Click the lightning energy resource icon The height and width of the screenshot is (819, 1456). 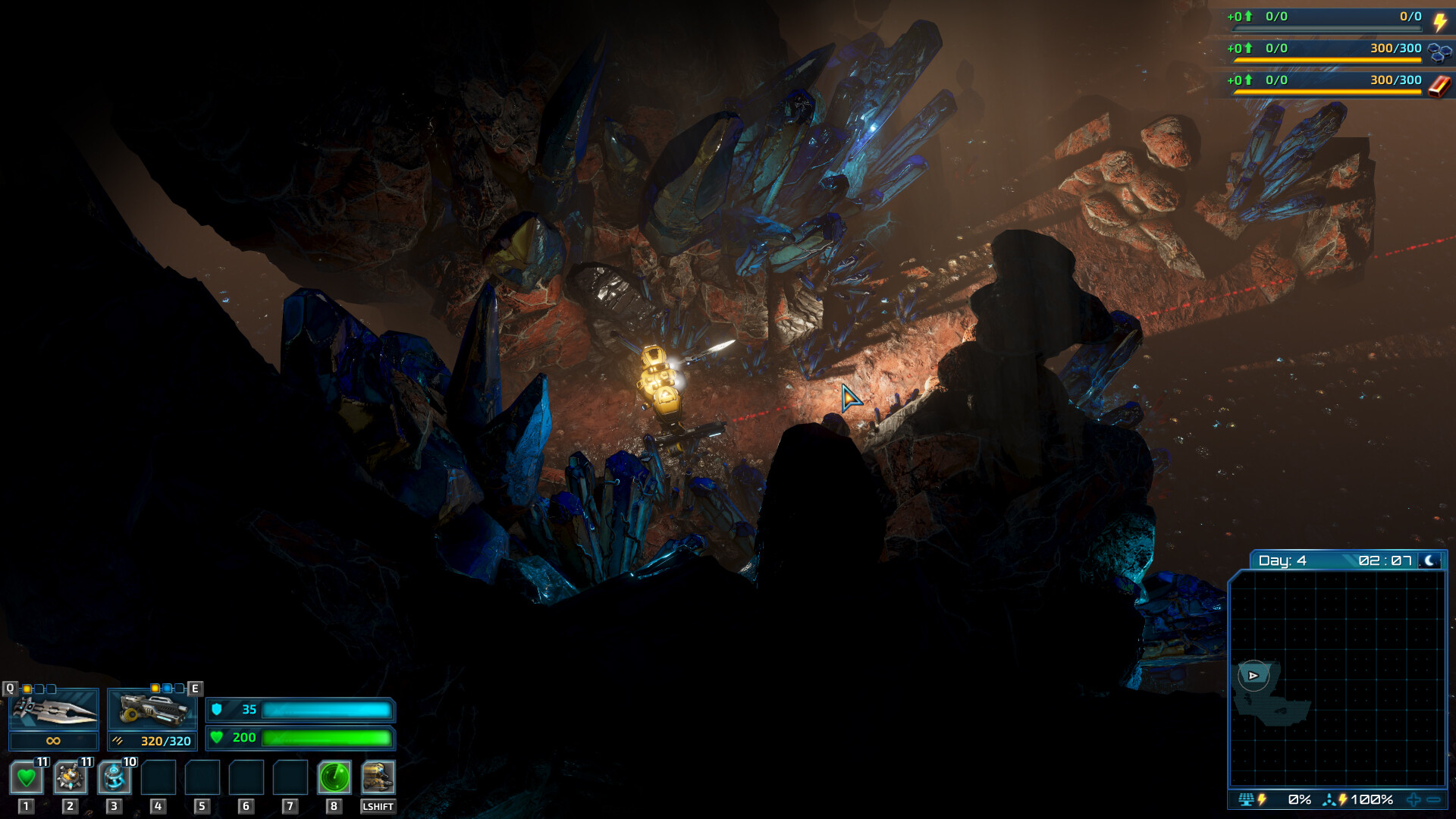1441,23
